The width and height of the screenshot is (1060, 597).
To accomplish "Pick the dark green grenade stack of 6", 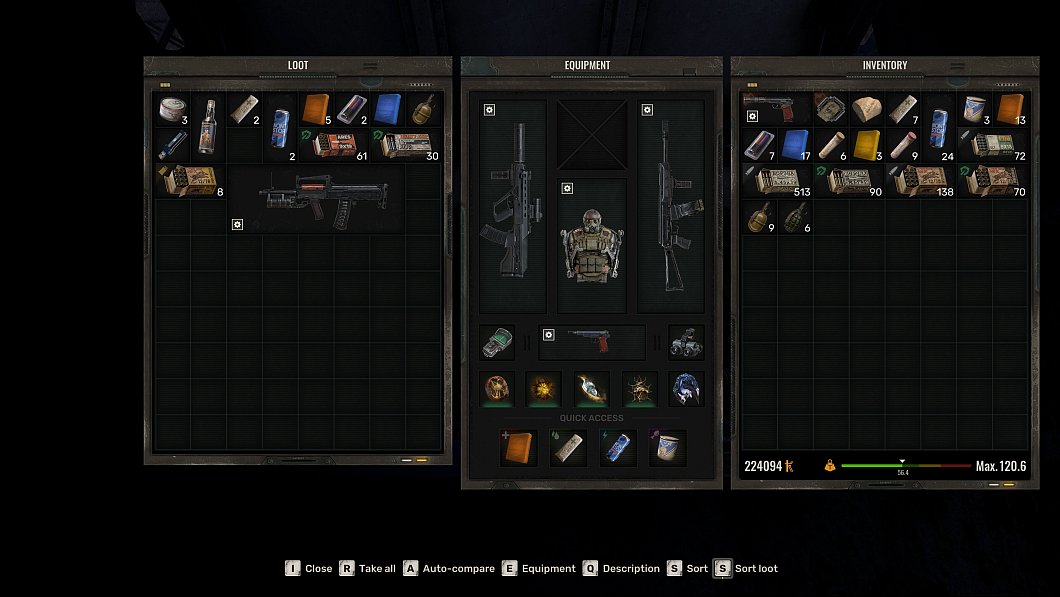I will 795,216.
